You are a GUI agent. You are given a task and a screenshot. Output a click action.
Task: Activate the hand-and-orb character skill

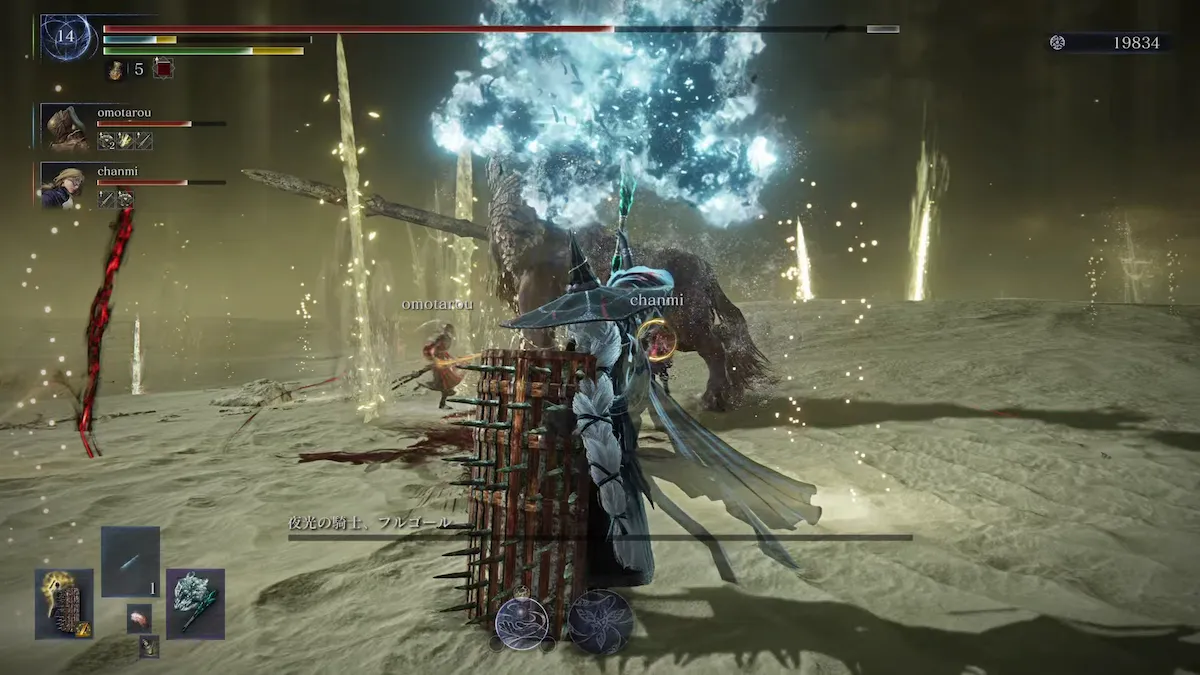(x=521, y=621)
